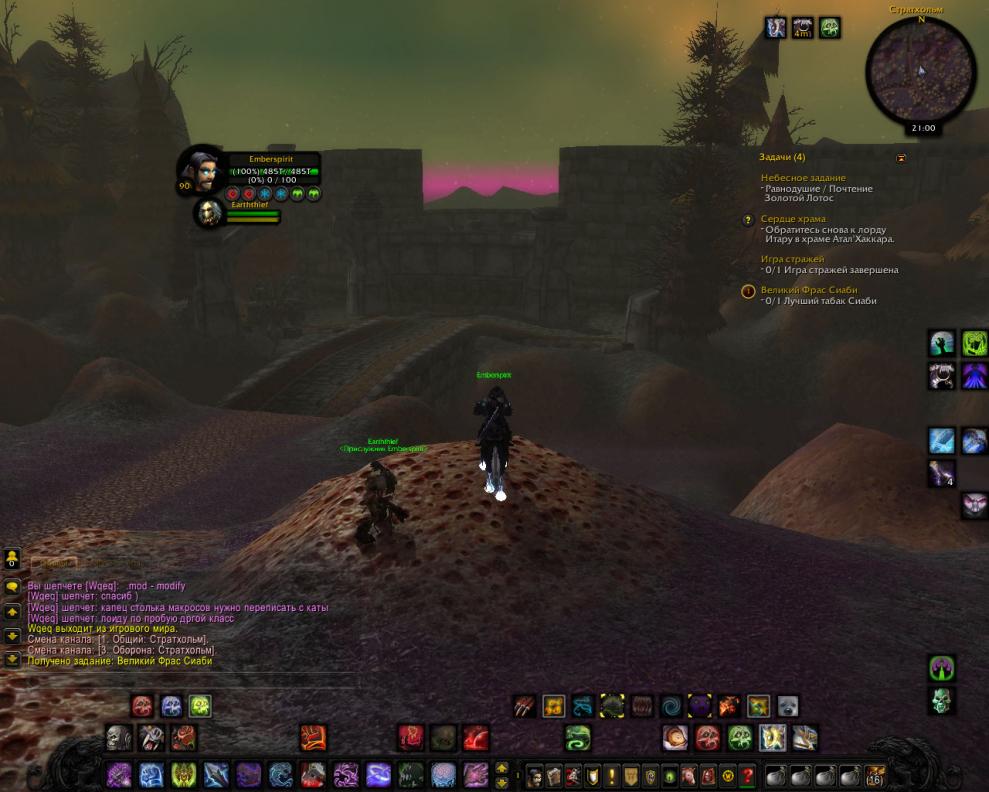
Task: Activate the blue vortex swirl ability
Action: click(671, 706)
